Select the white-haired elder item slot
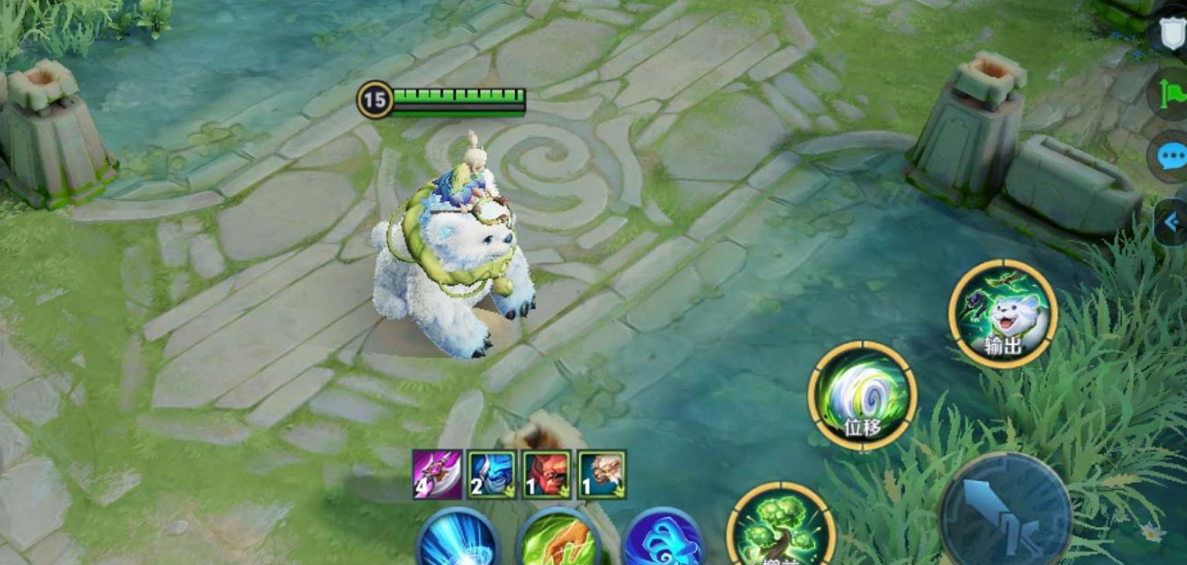The width and height of the screenshot is (1187, 565). point(602,475)
